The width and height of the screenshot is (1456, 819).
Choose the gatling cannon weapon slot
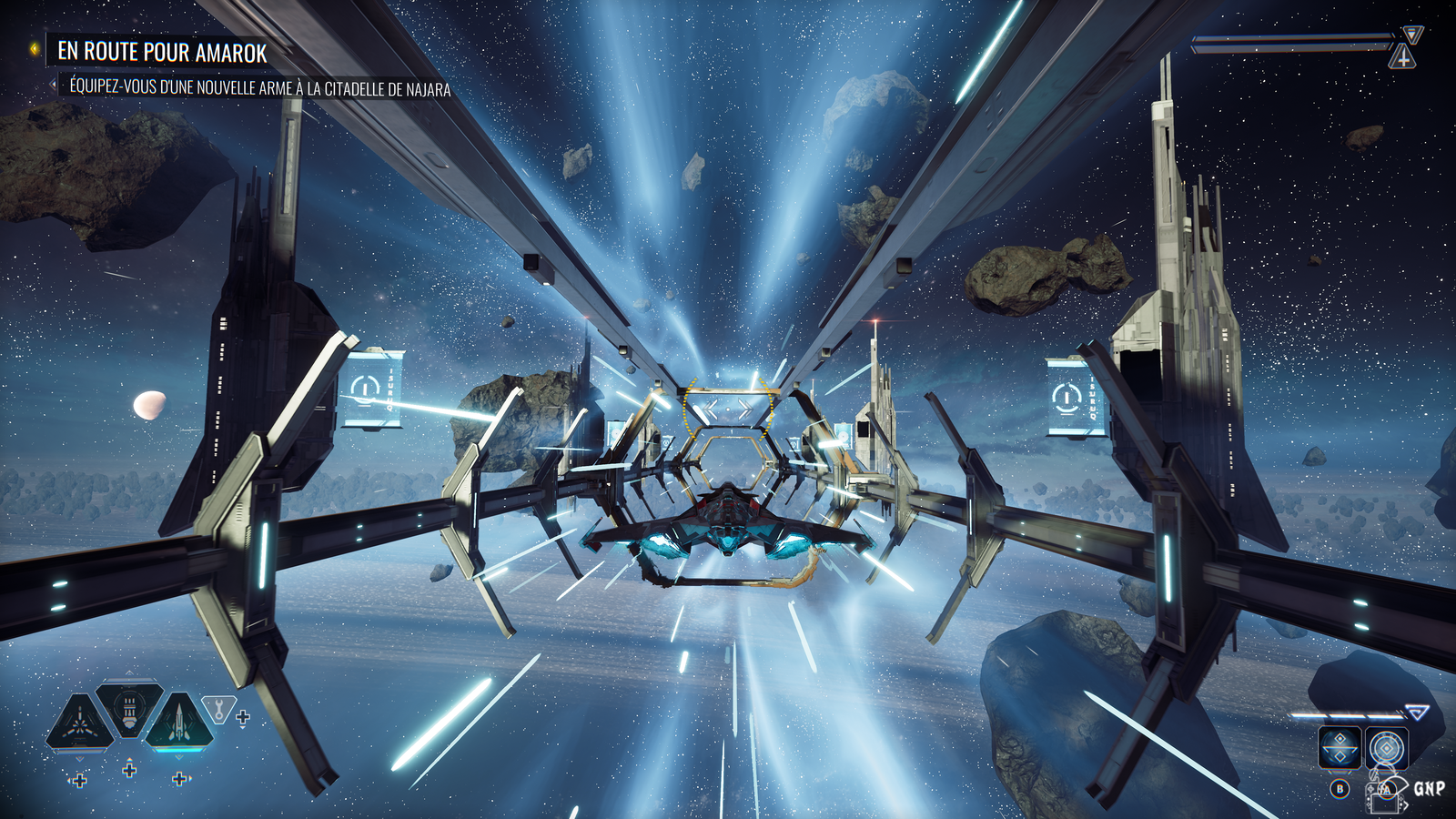[129, 708]
